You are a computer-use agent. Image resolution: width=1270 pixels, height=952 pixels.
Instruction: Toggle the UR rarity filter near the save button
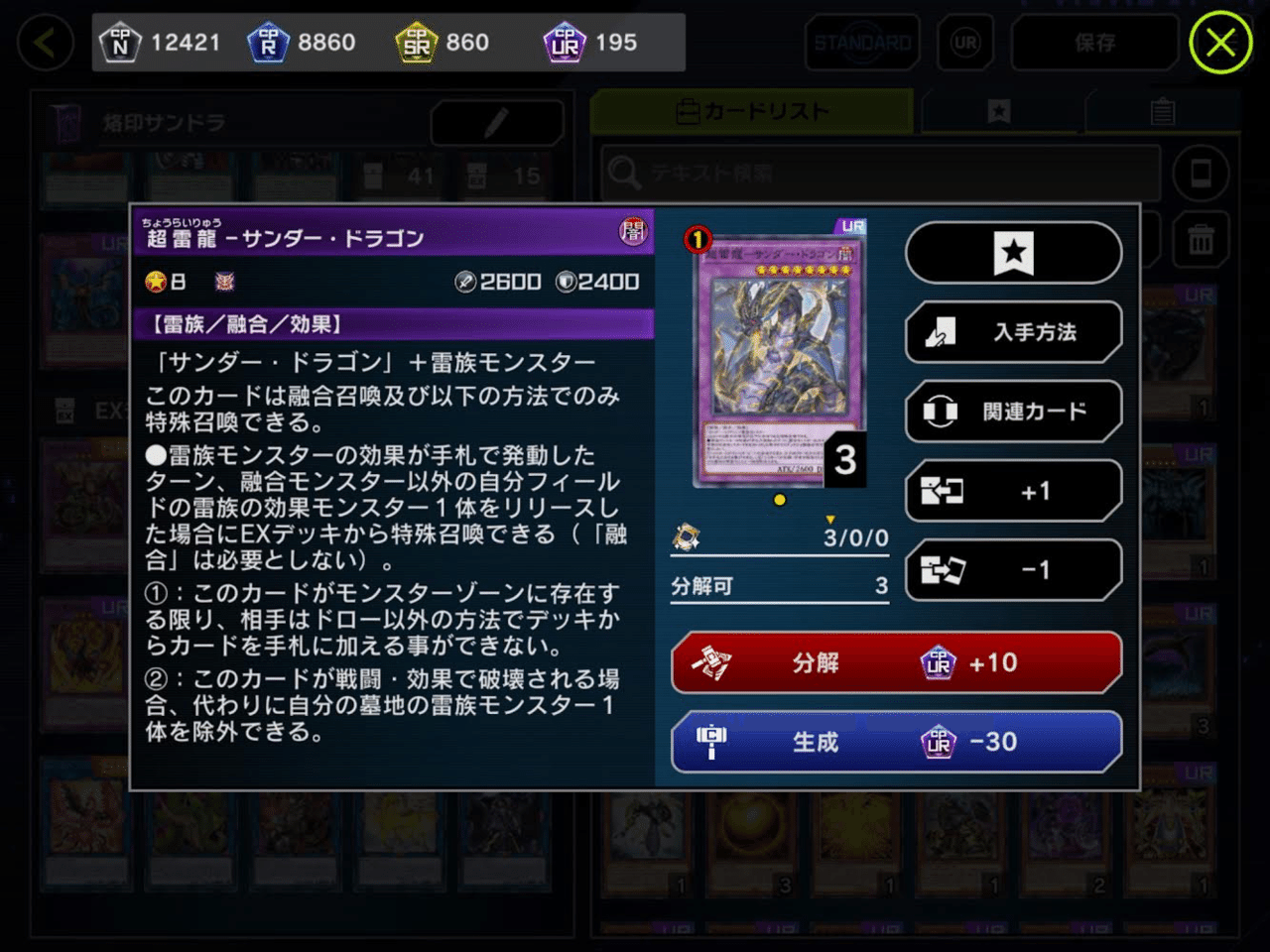[965, 43]
